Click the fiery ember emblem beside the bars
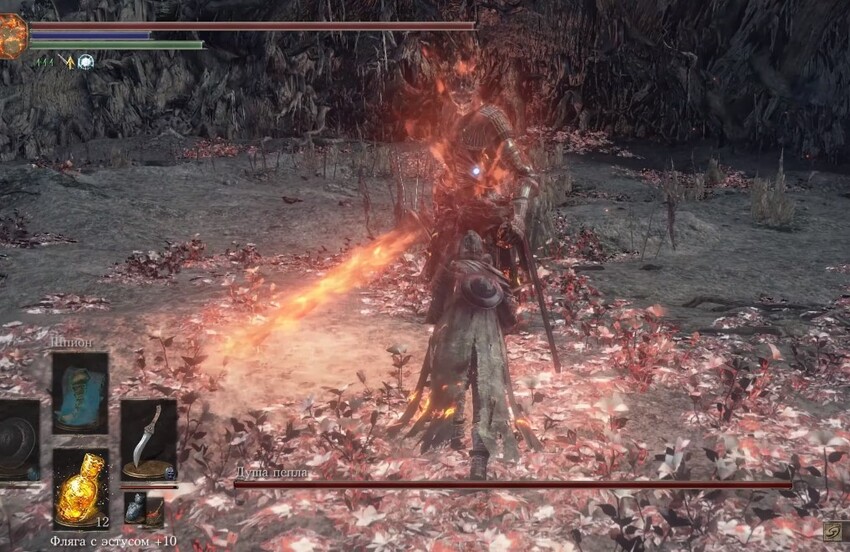Viewport: 850px width, 552px height. pyautogui.click(x=12, y=36)
